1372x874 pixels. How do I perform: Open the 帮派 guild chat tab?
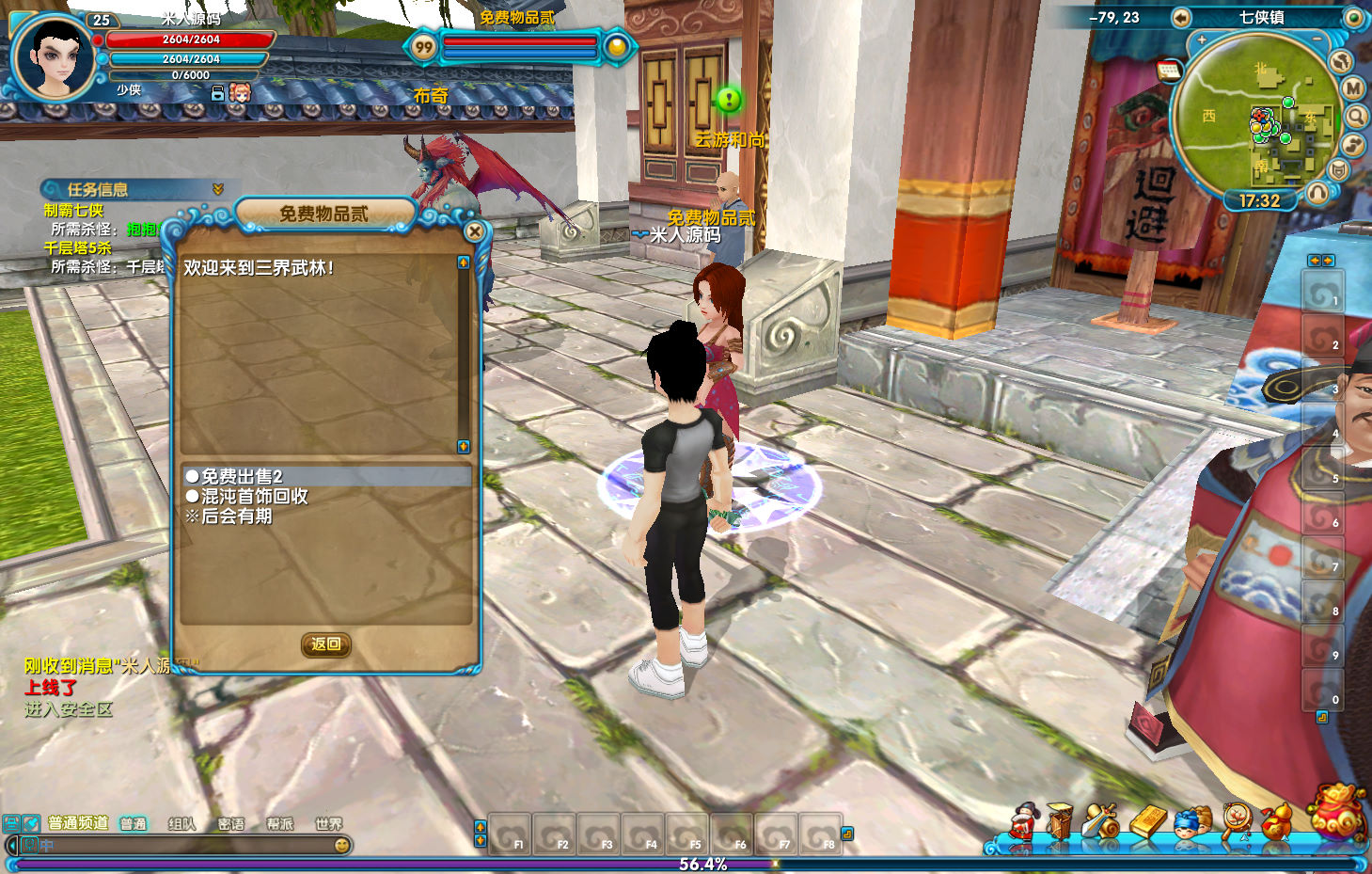pos(279,824)
